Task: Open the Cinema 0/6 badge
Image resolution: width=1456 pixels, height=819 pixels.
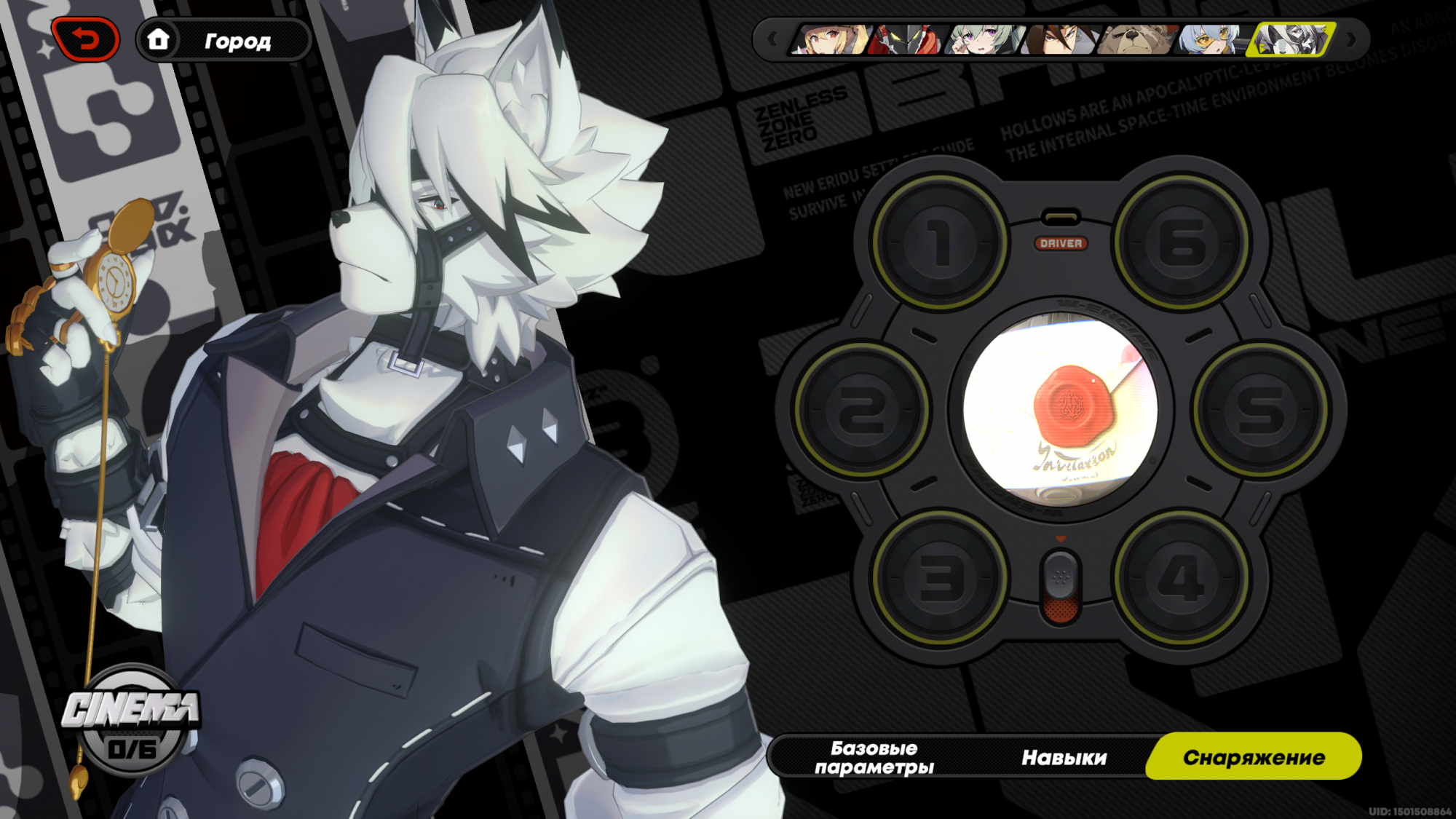Action: (x=131, y=721)
